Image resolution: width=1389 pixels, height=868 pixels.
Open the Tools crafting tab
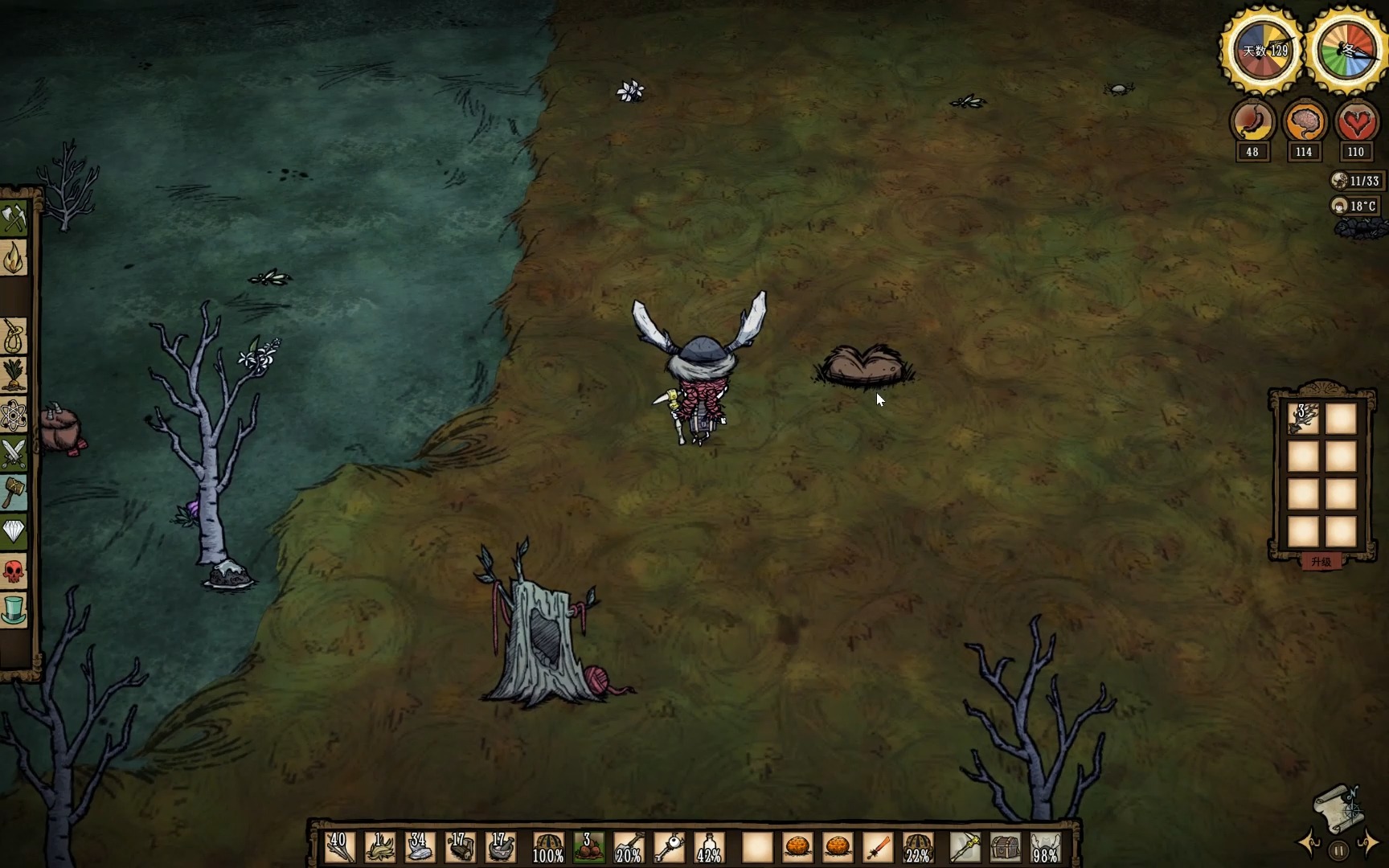14,217
